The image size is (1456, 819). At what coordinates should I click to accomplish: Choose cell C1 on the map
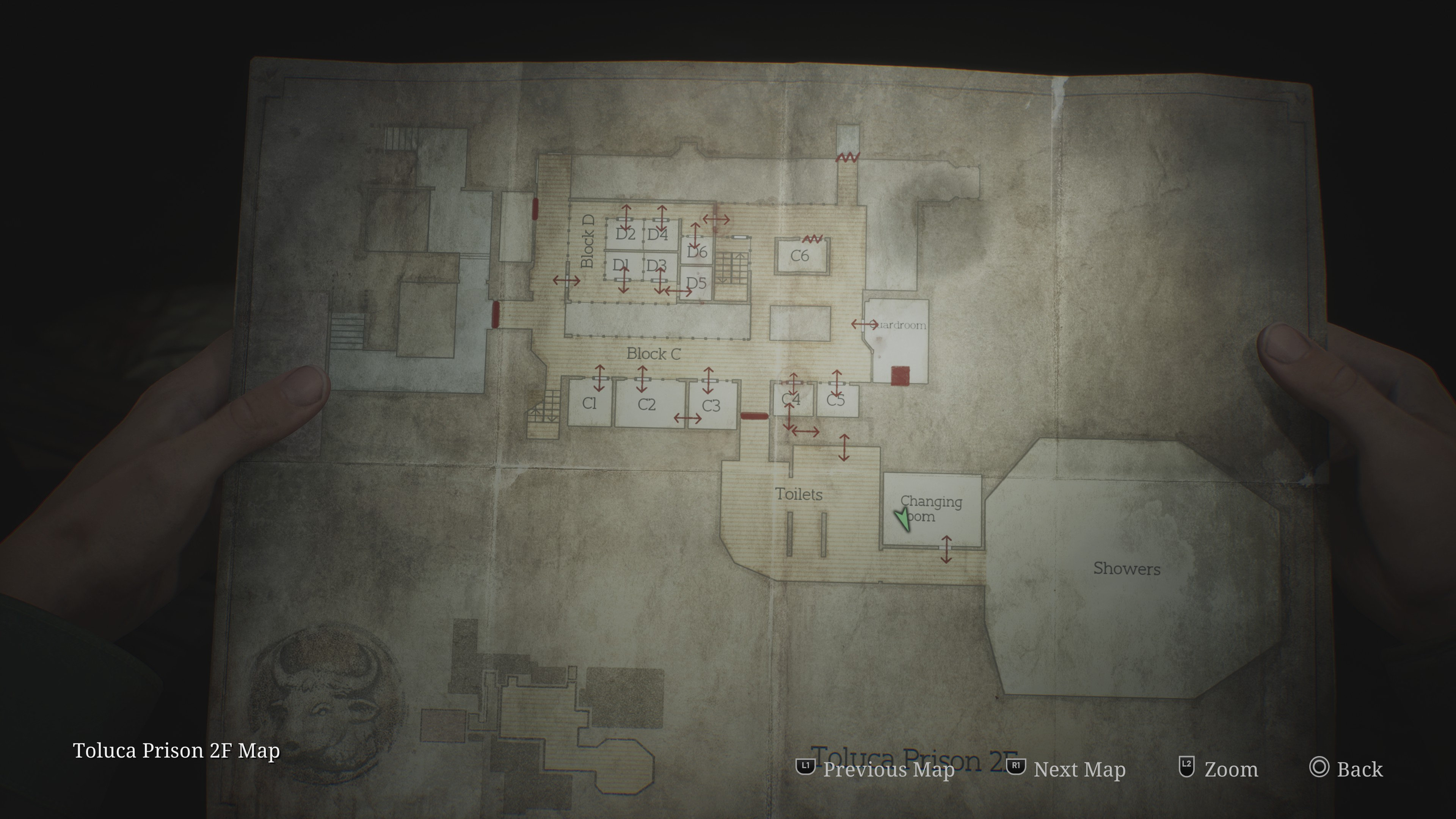coord(589,403)
